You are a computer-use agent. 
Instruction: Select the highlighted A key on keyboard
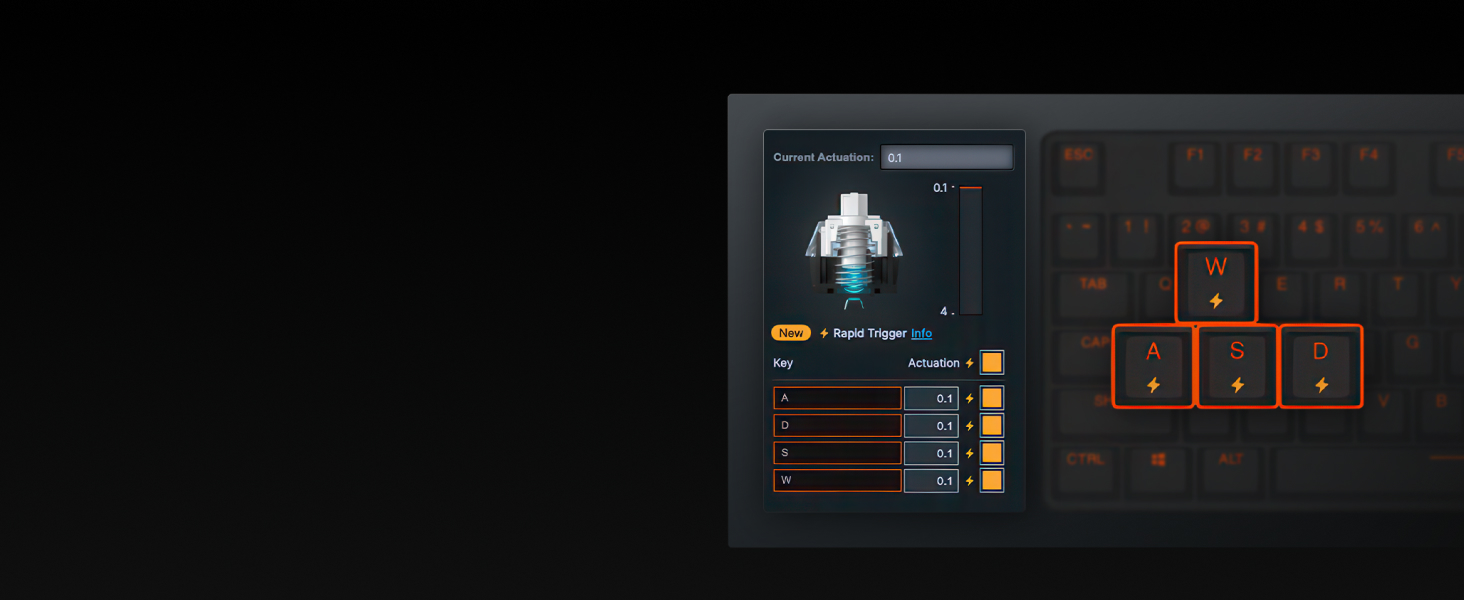tap(1153, 366)
